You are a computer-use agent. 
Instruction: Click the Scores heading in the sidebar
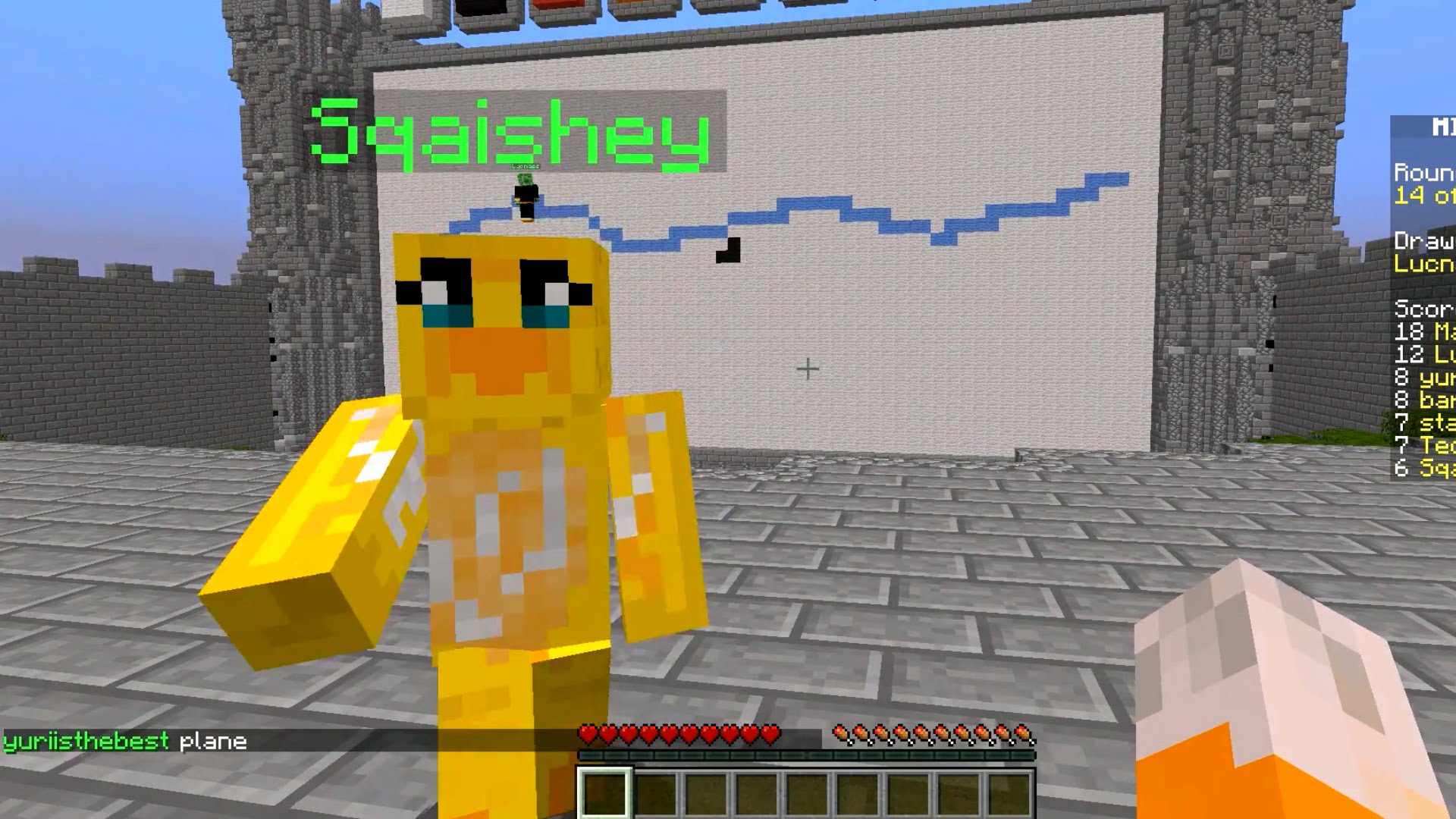tap(1422, 310)
